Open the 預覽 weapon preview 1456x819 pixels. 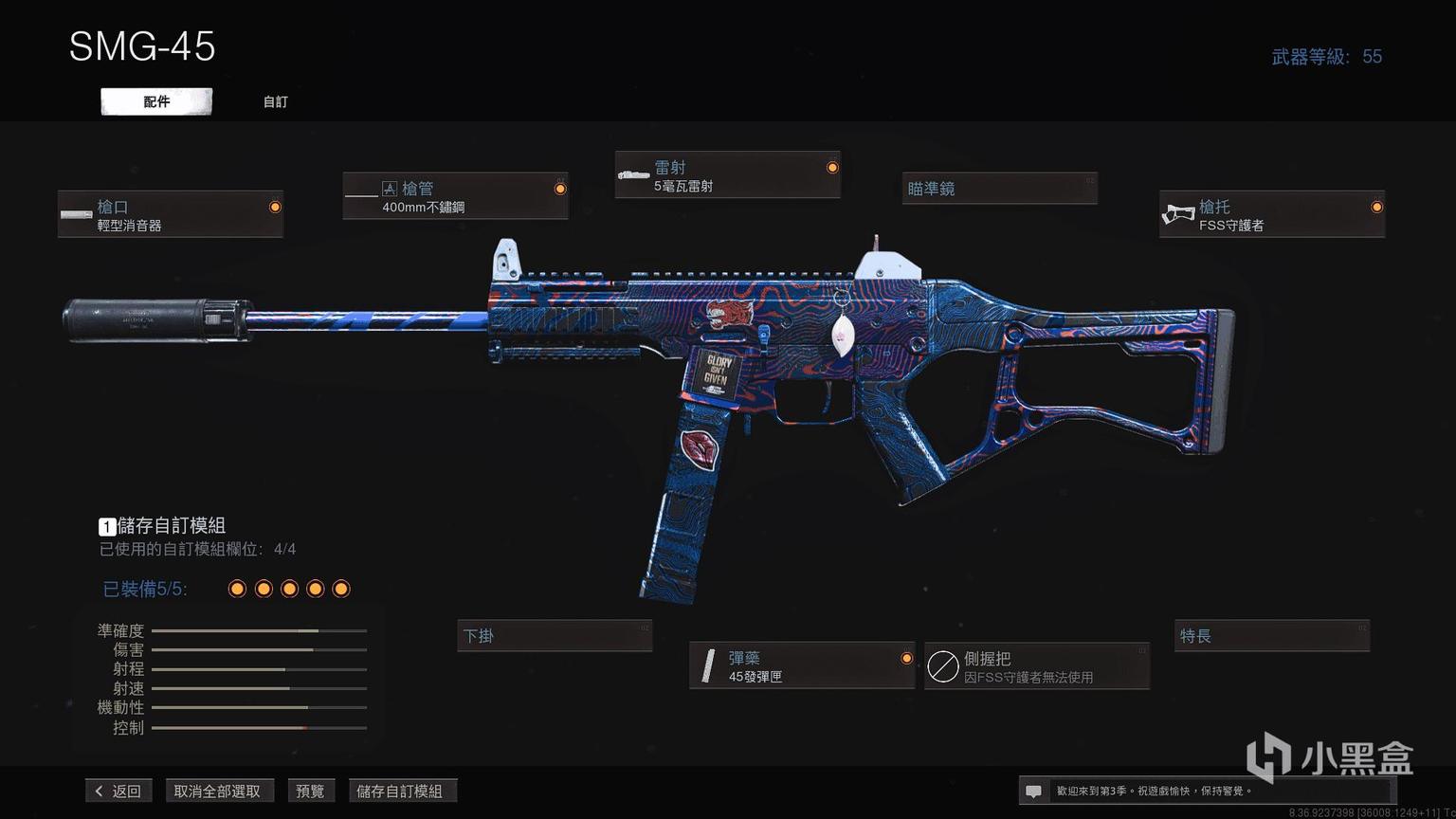(x=310, y=791)
